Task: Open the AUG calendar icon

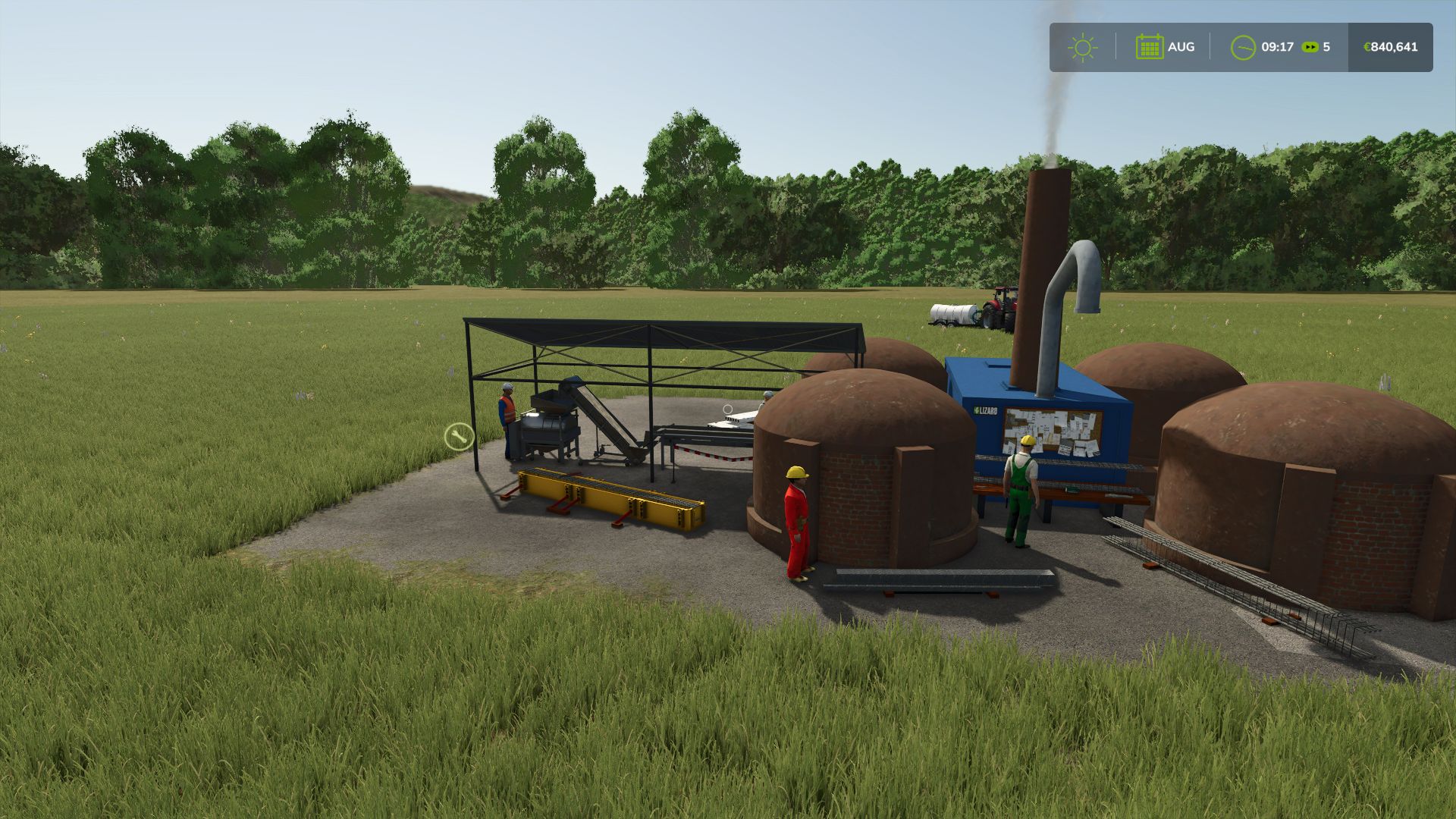Action: 1150,47
